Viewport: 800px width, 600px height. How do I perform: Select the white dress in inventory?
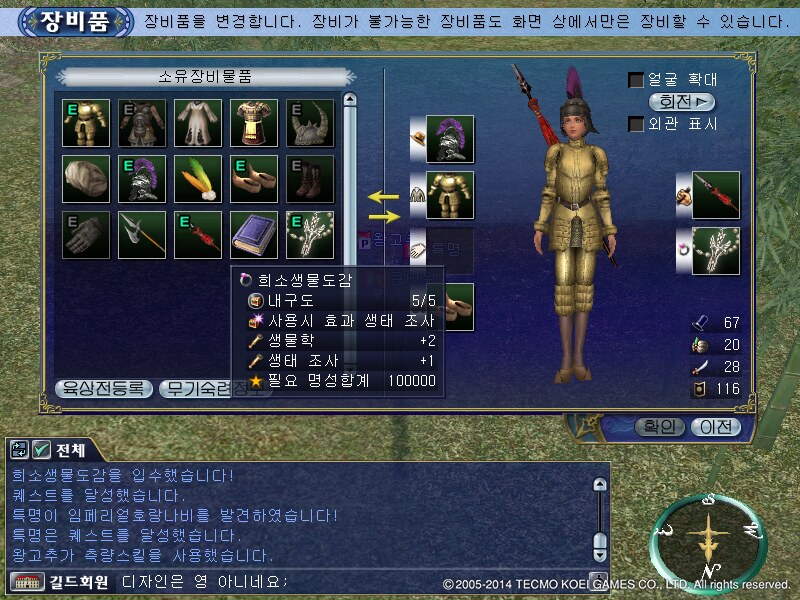[x=198, y=123]
